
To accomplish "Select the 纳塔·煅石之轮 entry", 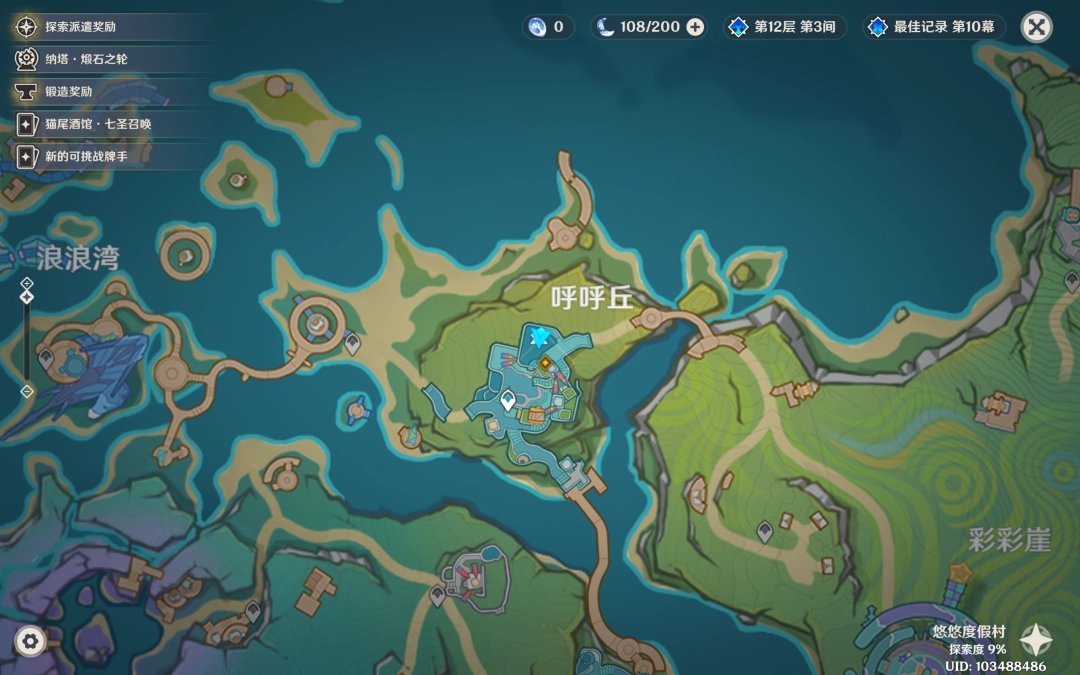I will (85, 59).
